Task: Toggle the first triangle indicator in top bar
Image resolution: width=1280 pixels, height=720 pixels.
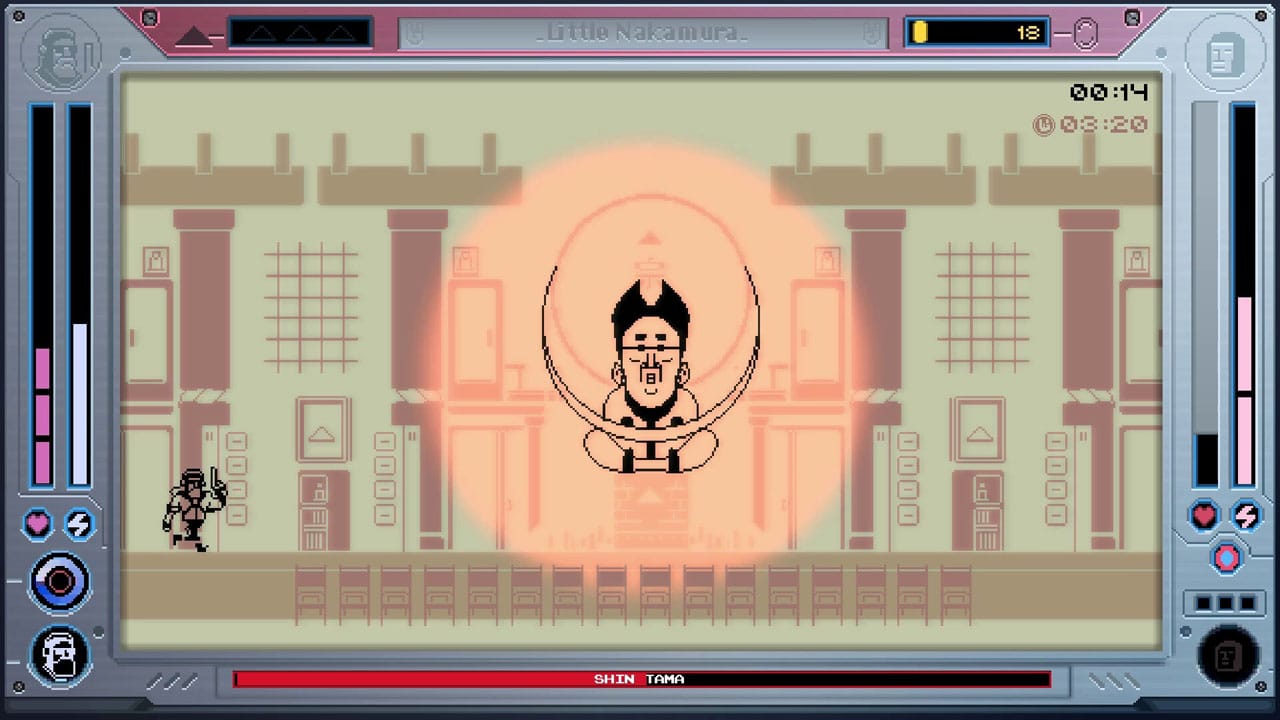Action: pyautogui.click(x=262, y=32)
